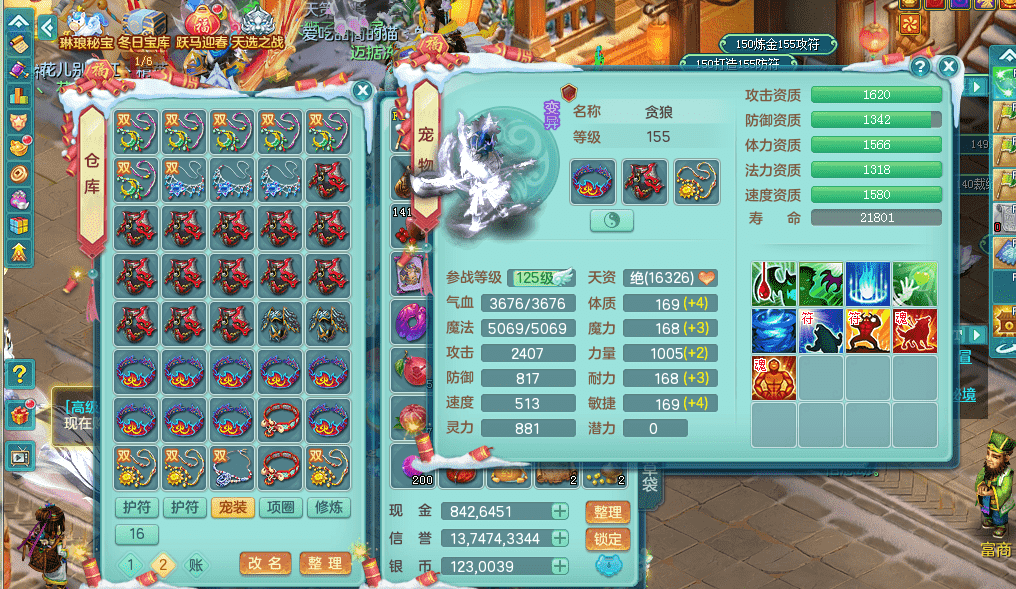The height and width of the screenshot is (589, 1016).
Task: Open the 琳琅秘宝 event icon
Action: (x=87, y=28)
